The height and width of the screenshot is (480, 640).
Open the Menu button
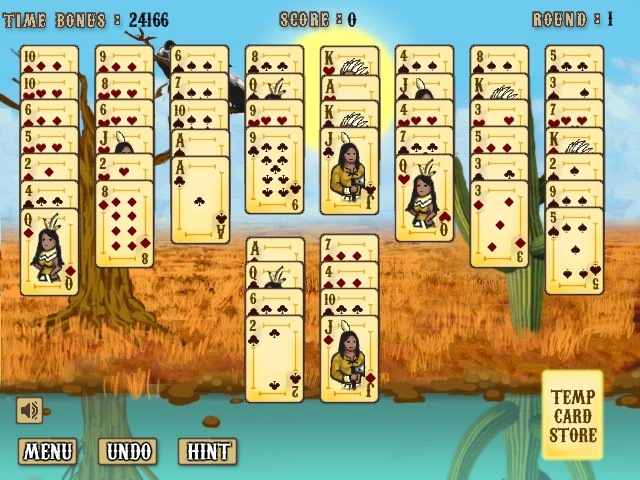(47, 451)
